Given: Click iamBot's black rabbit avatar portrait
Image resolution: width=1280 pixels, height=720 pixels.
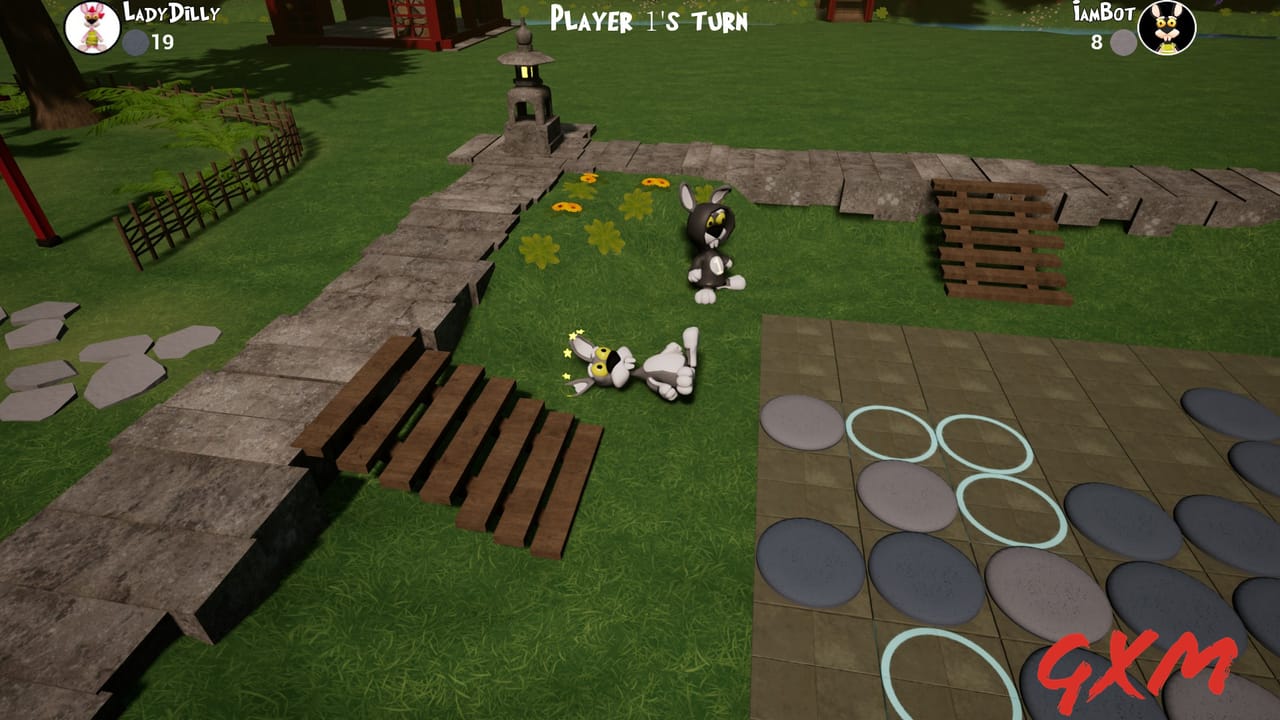Looking at the screenshot, I should (x=1168, y=28).
